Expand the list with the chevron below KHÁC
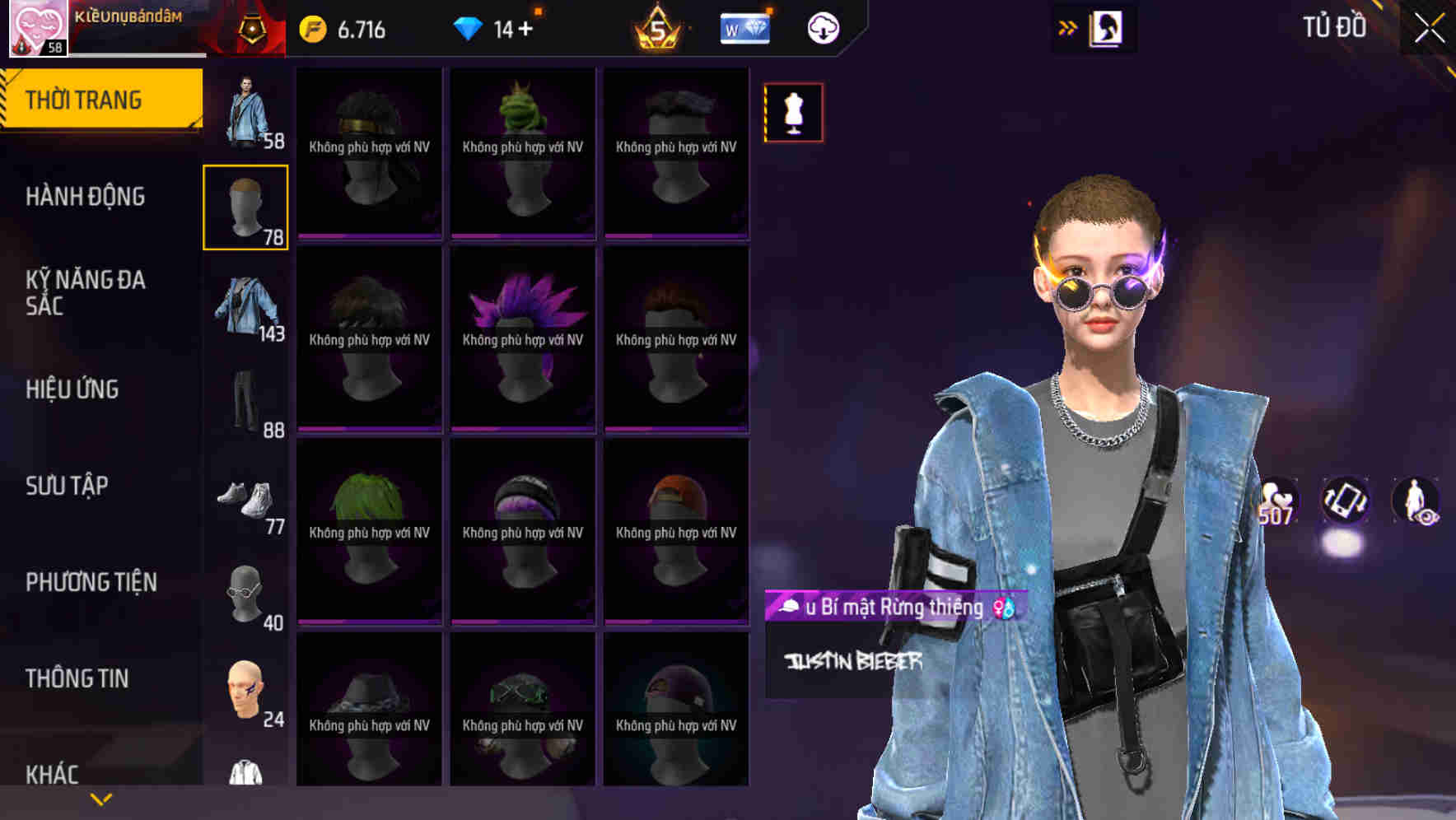The width and height of the screenshot is (1456, 820). [100, 797]
